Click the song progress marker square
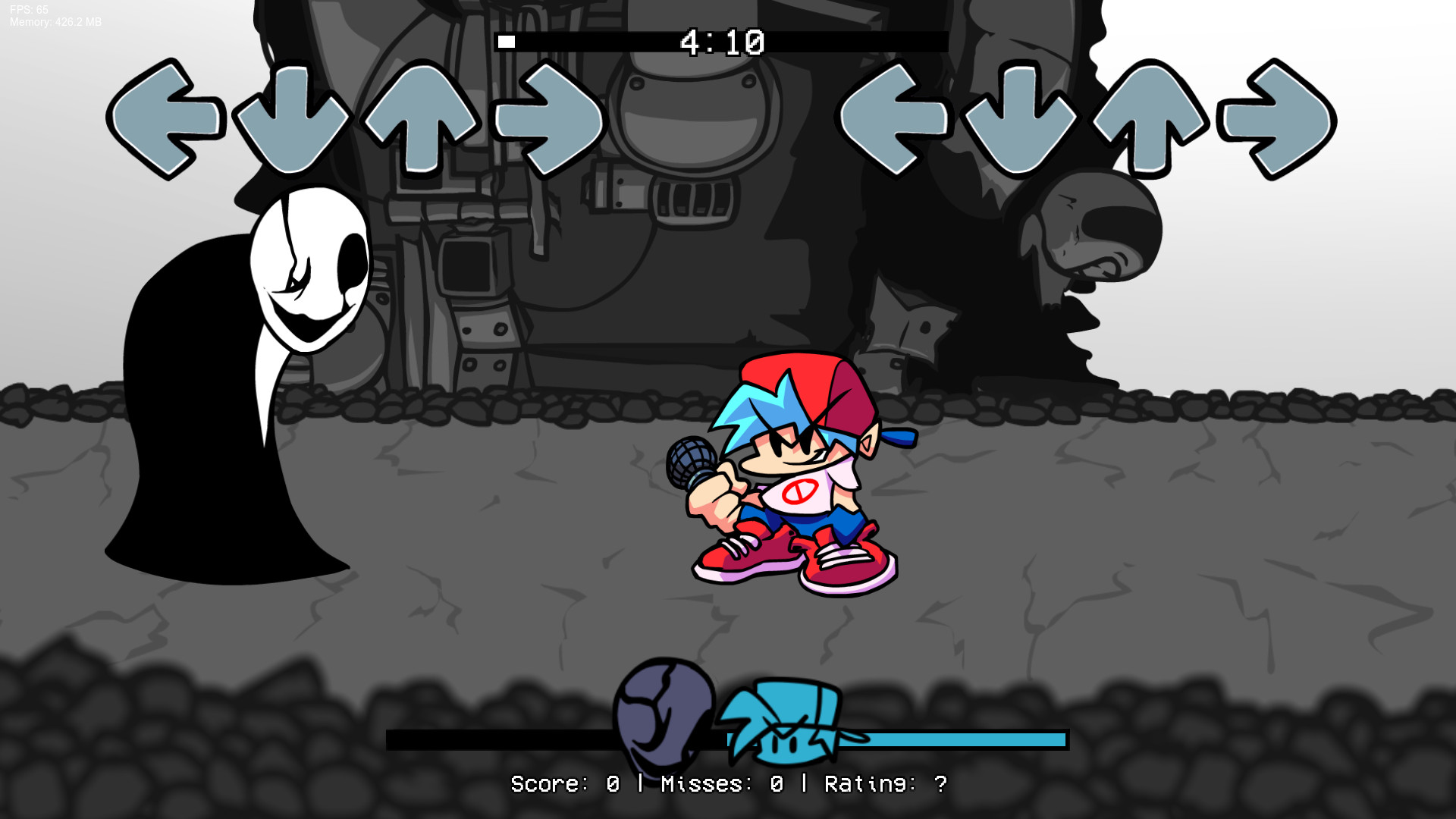 coord(507,40)
